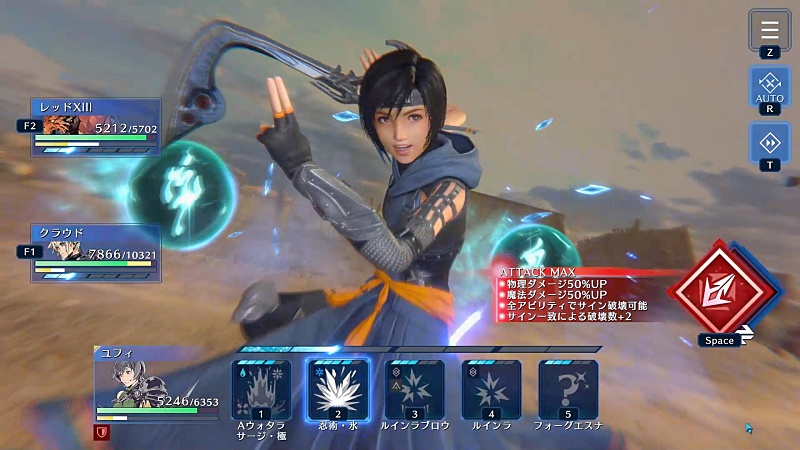The height and width of the screenshot is (450, 800).
Task: Click the red shield icon under ユフィ
Action: point(103,432)
